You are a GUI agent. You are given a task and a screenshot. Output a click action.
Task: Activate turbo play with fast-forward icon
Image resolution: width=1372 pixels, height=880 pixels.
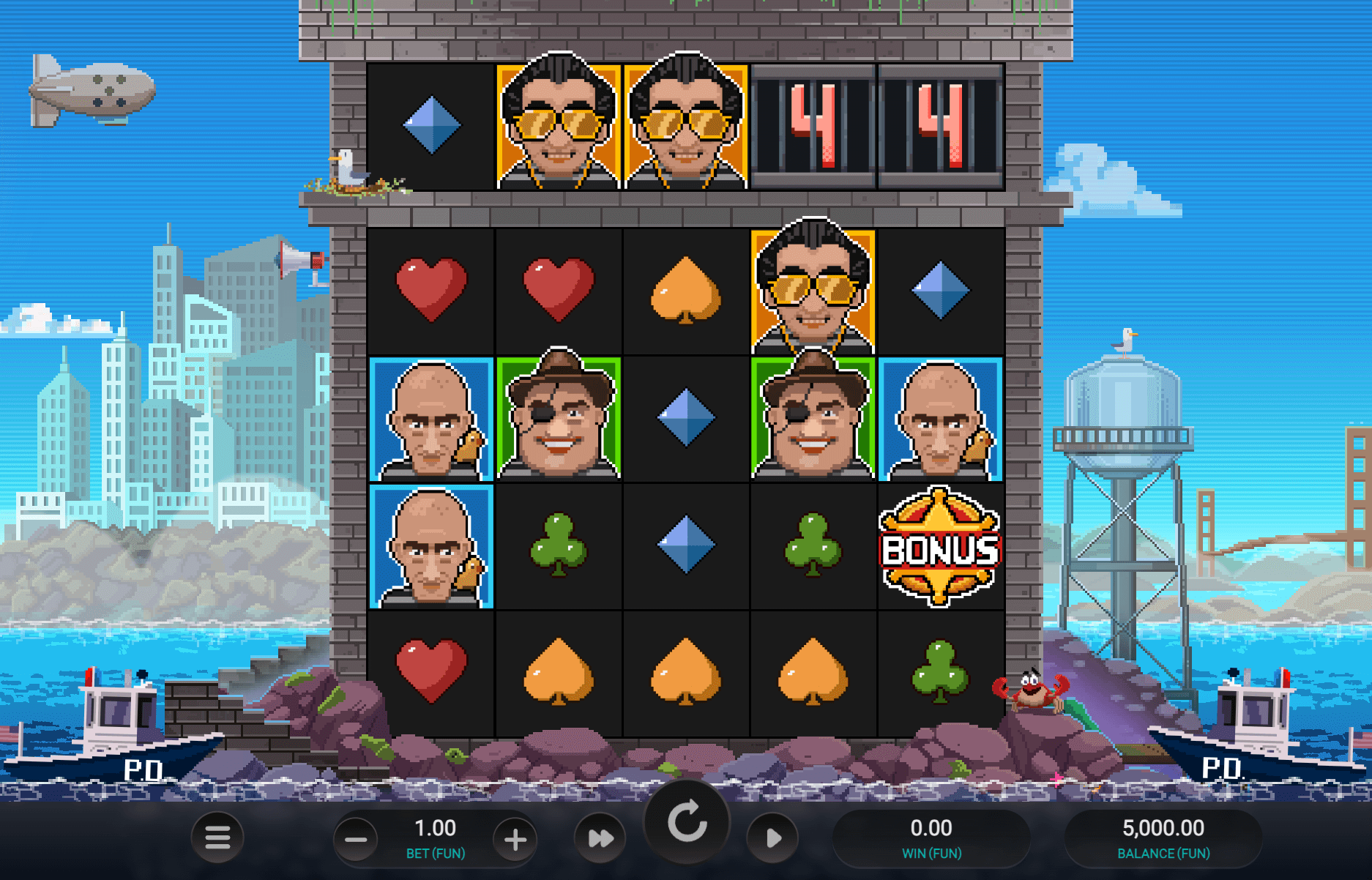pos(599,837)
